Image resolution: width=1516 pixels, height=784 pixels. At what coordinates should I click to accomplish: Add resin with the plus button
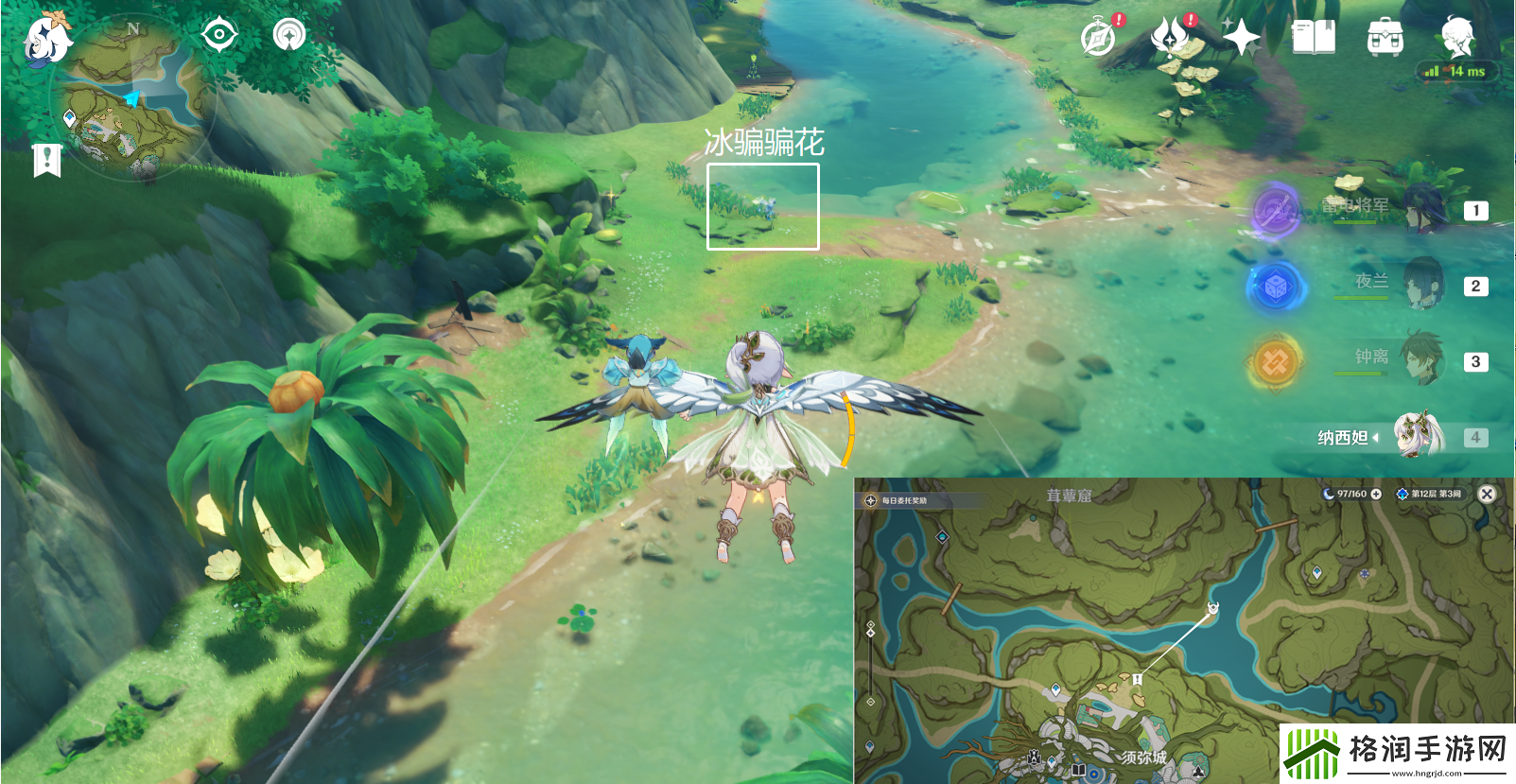point(1376,494)
